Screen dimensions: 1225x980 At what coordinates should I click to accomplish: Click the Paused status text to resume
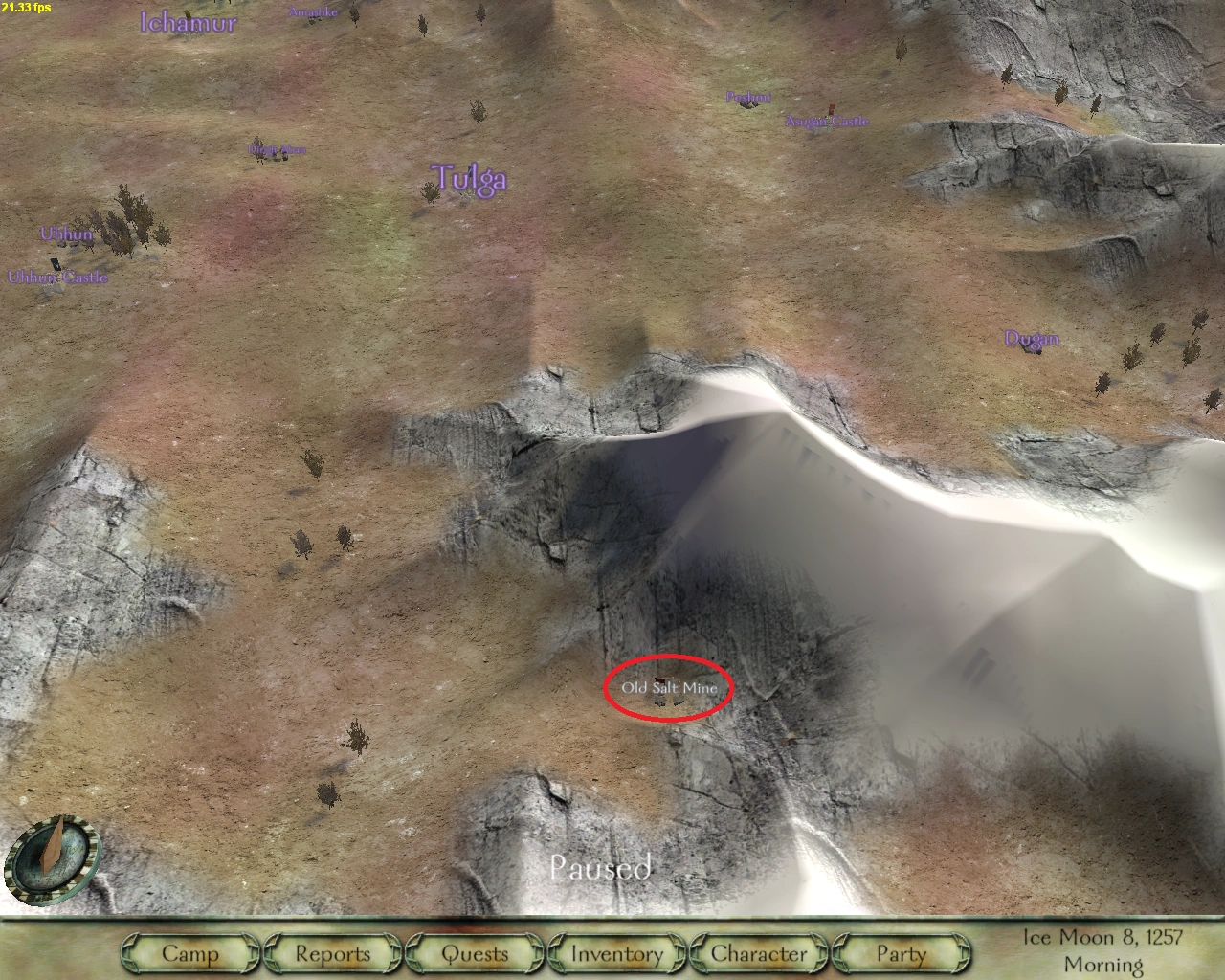(601, 869)
